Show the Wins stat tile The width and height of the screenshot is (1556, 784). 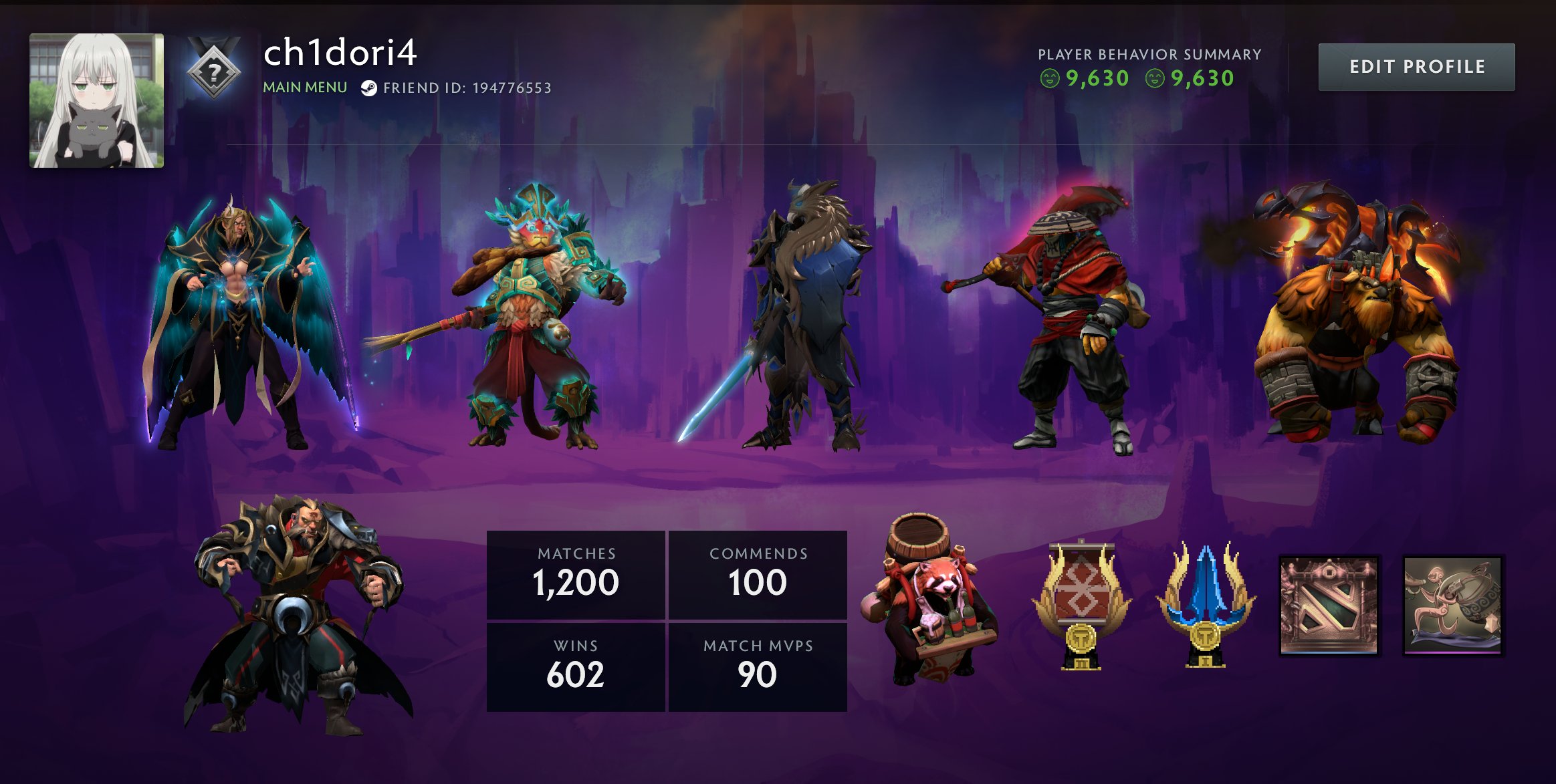[x=576, y=666]
